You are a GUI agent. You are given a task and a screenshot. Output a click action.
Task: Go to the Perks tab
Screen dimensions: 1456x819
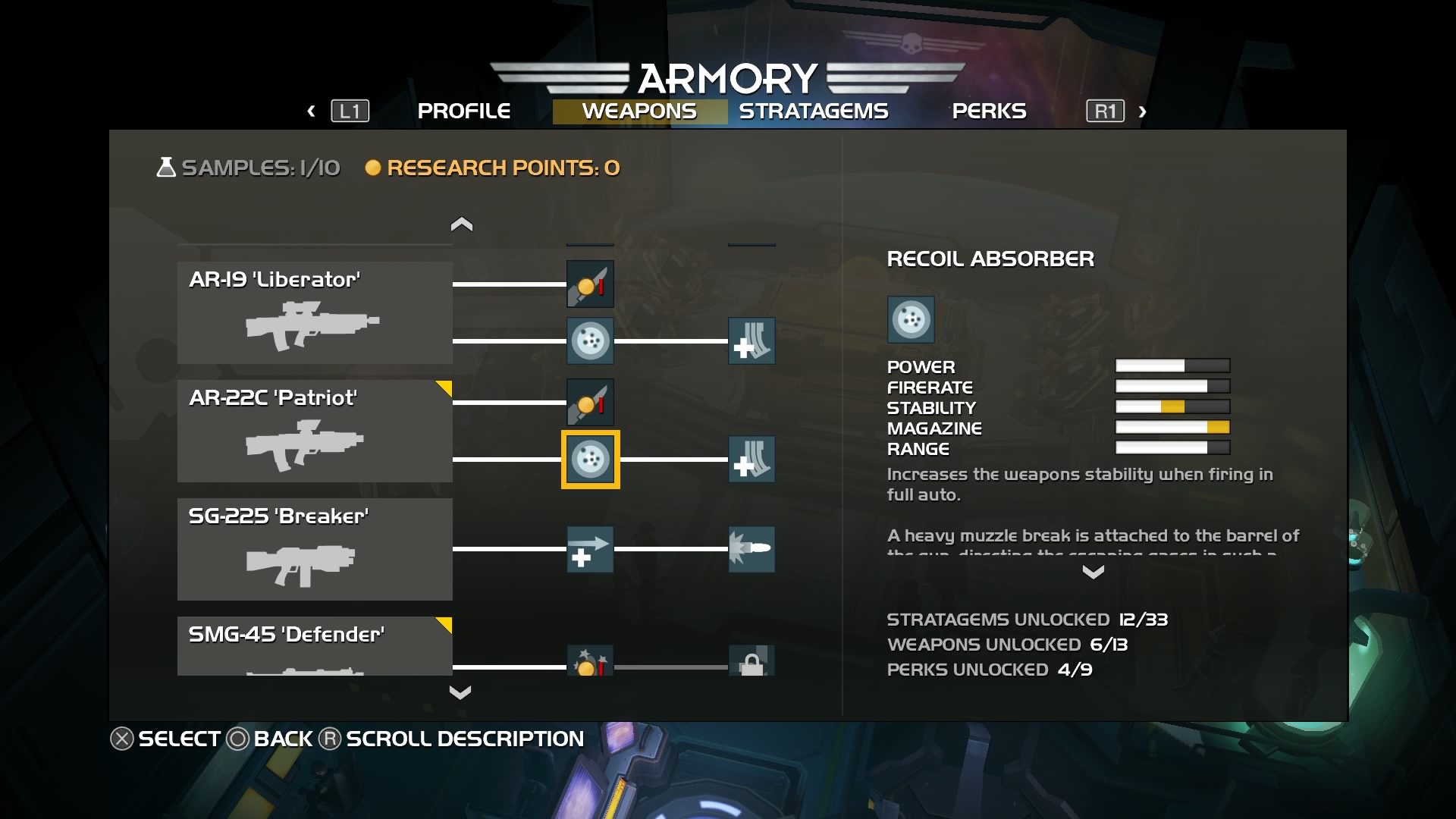point(988,111)
